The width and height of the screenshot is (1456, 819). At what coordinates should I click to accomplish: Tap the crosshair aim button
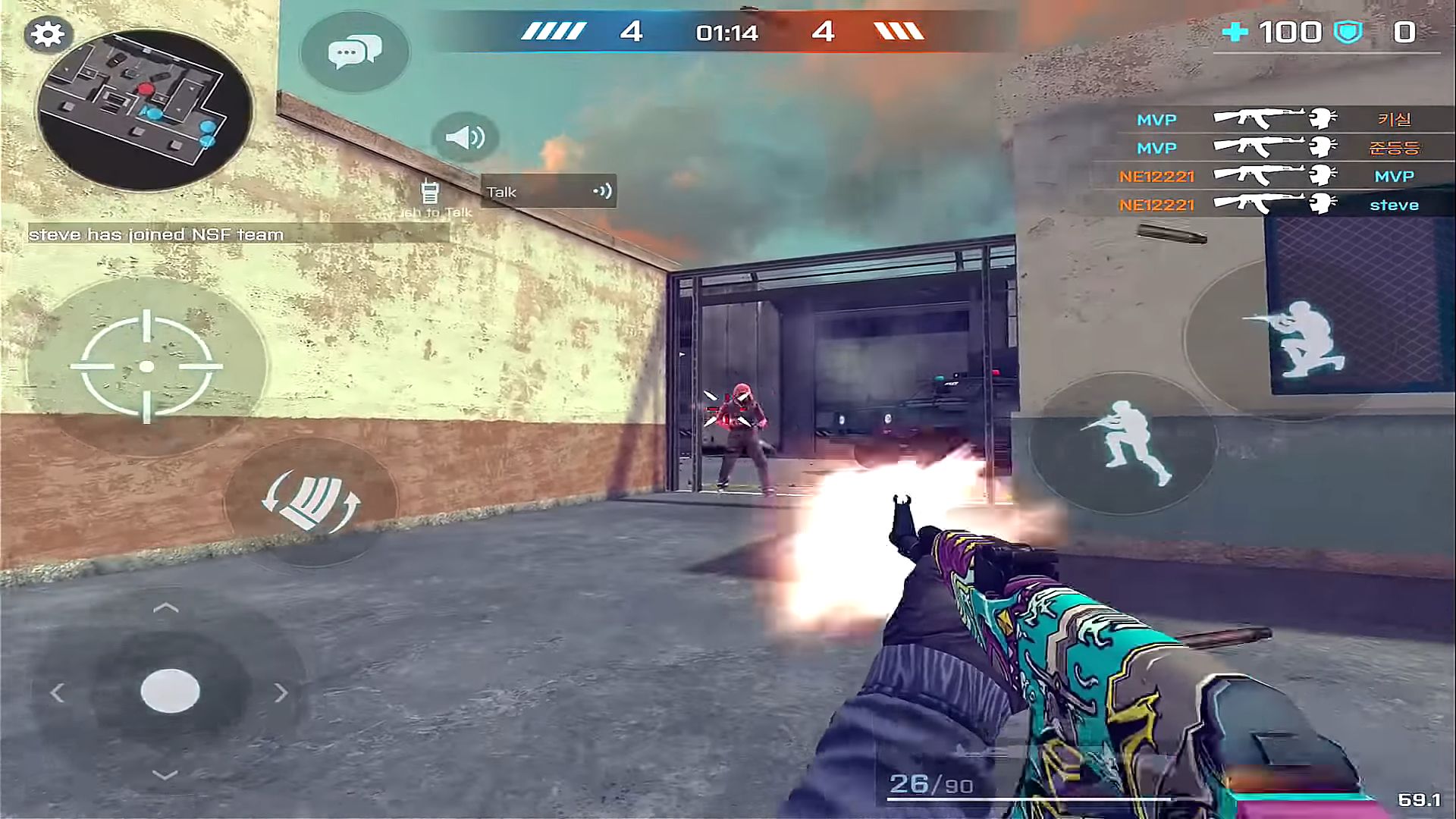[x=146, y=366]
